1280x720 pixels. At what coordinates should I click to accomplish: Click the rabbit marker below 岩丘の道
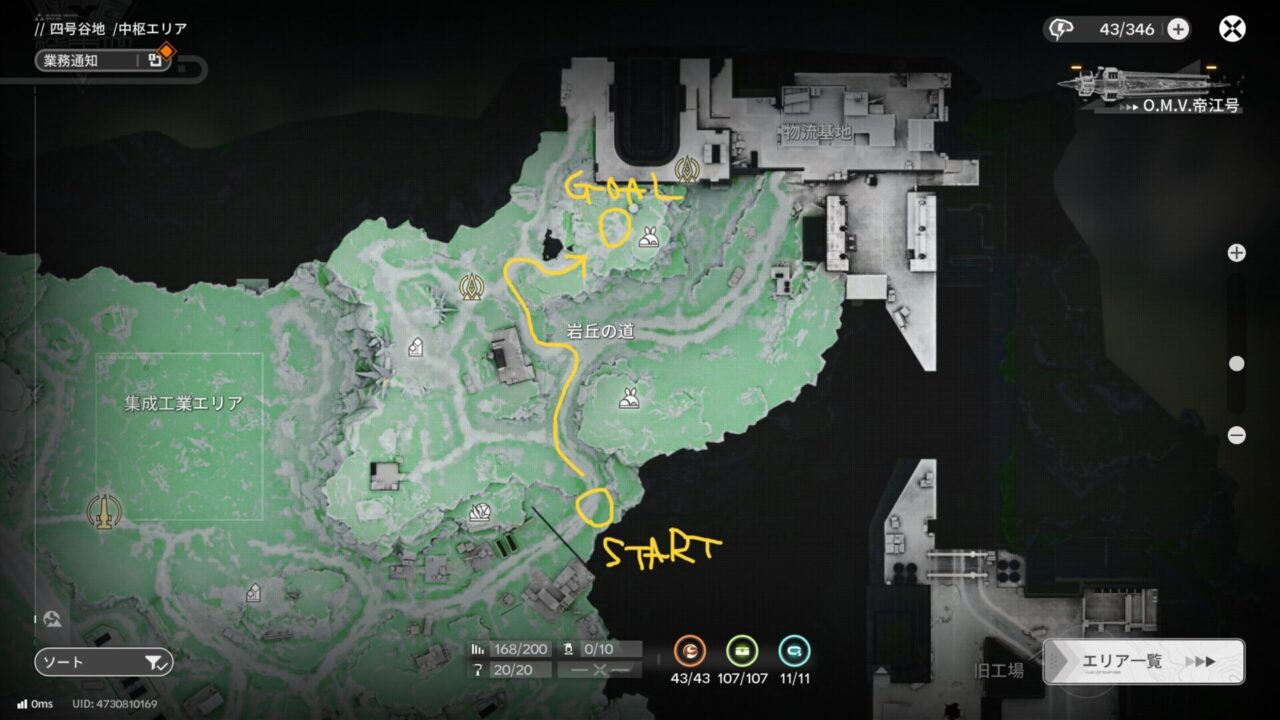pos(629,398)
